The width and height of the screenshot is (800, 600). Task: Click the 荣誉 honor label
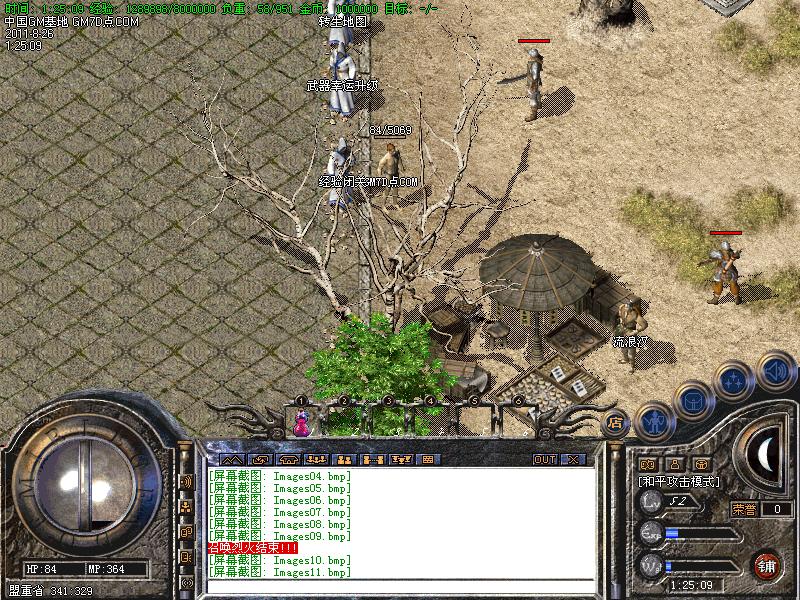click(x=744, y=508)
